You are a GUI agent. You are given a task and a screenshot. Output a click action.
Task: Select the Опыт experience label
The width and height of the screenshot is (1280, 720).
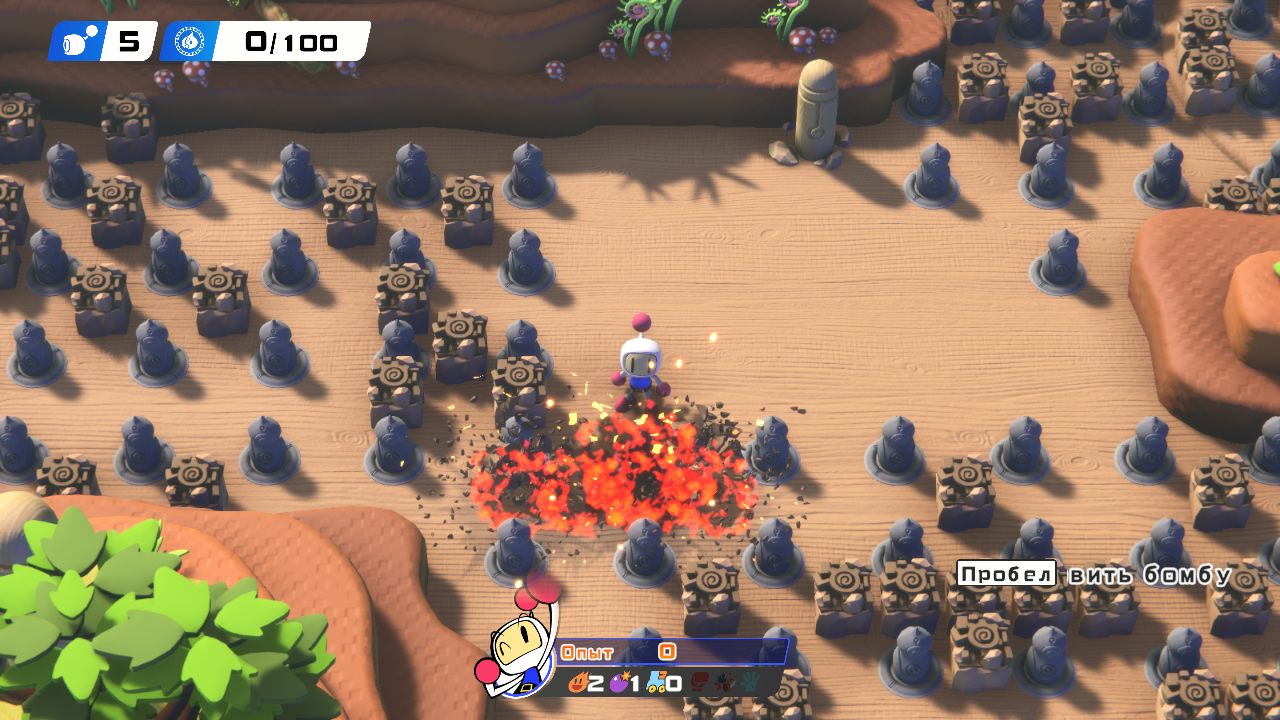587,651
